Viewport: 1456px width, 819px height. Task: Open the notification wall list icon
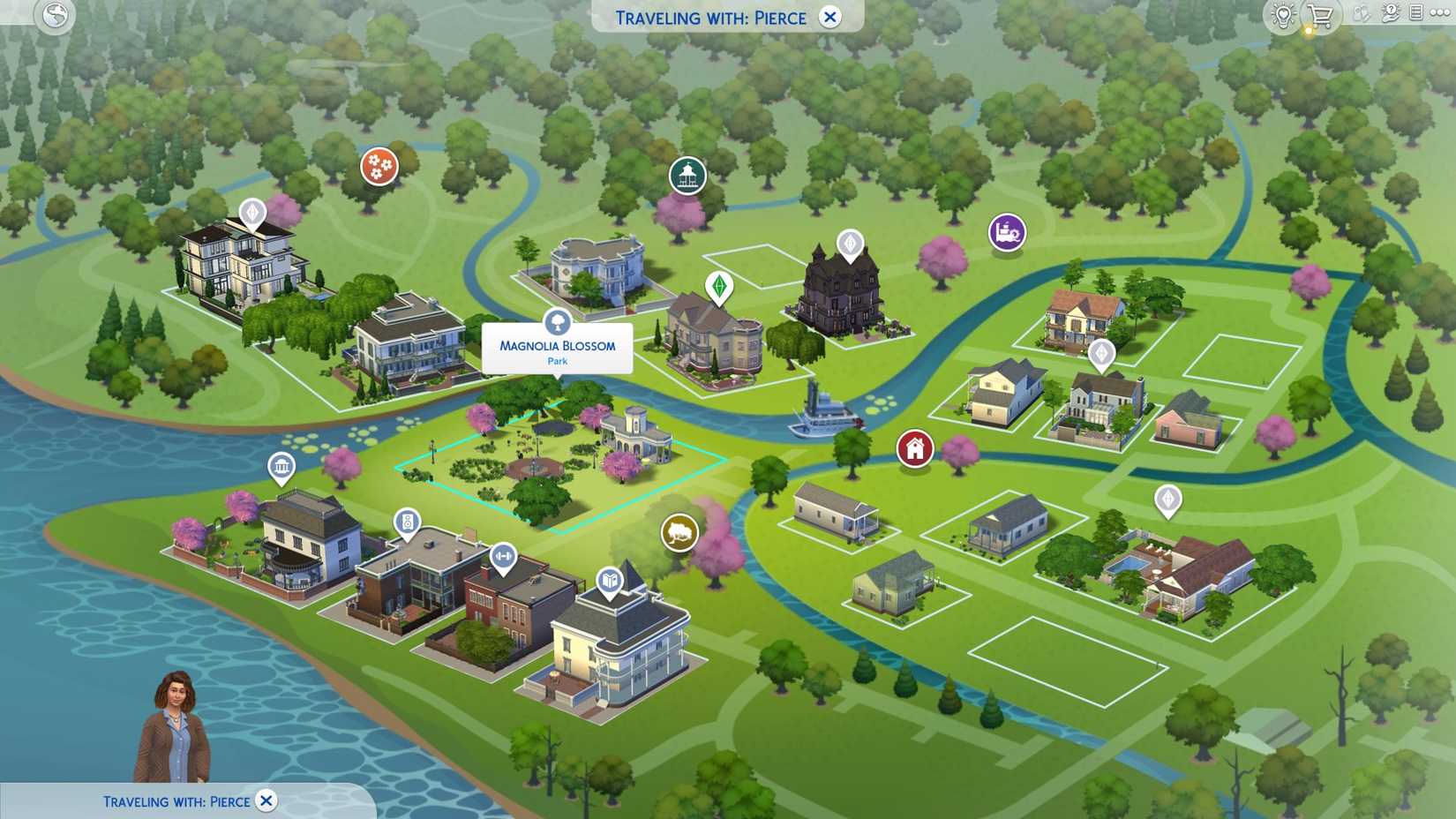1418,12
